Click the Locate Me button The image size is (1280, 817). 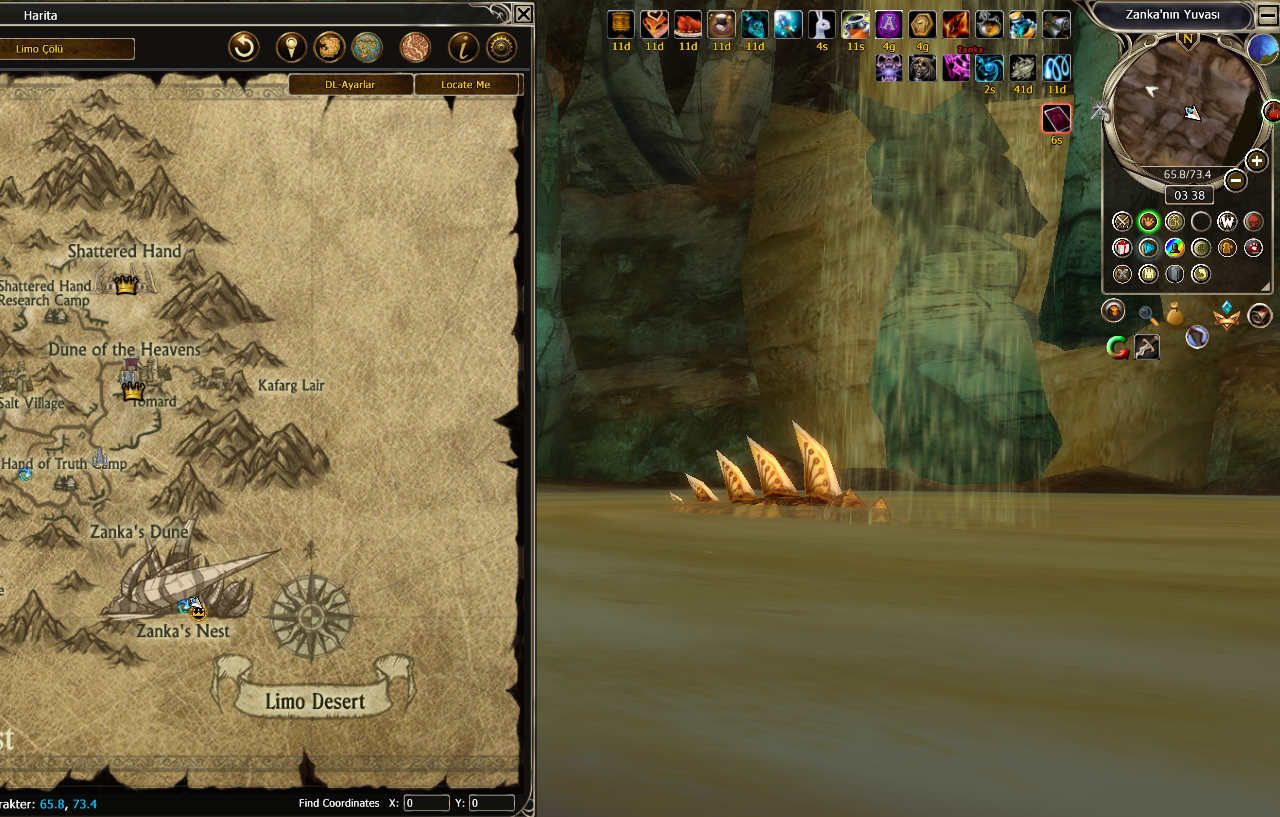(467, 85)
